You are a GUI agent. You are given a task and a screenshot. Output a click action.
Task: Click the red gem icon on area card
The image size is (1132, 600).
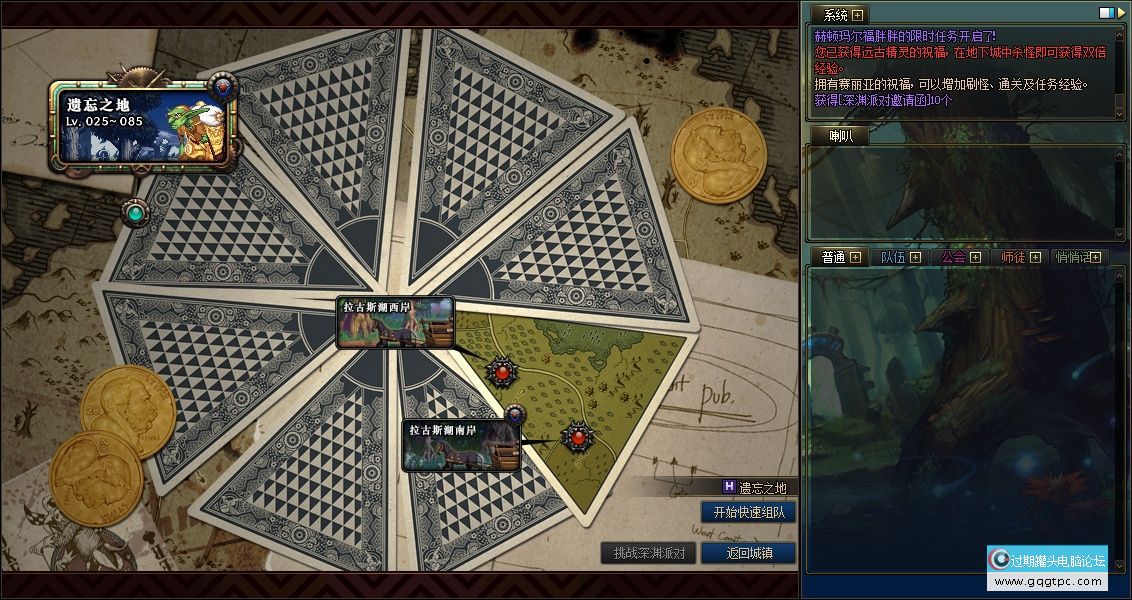click(224, 87)
